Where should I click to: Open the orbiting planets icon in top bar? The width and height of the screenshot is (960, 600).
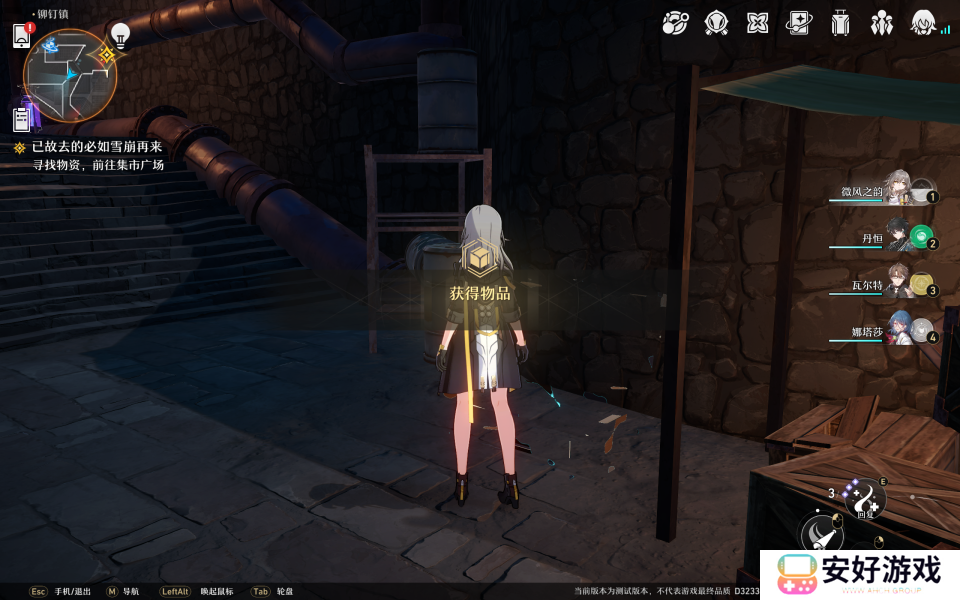675,23
